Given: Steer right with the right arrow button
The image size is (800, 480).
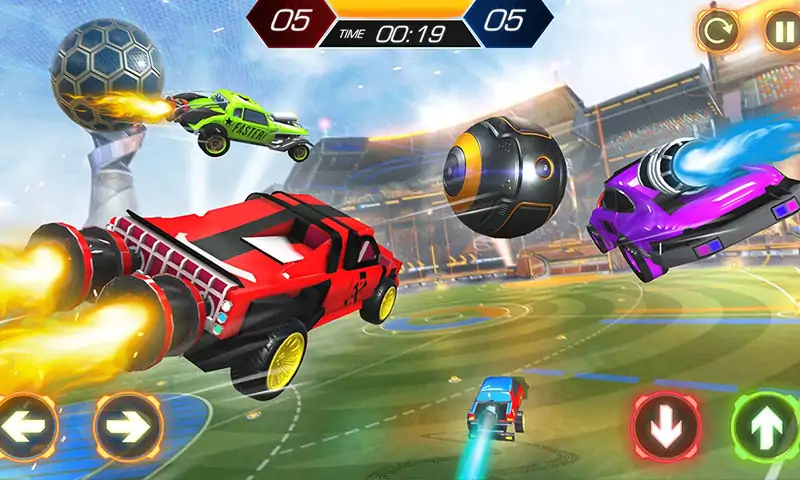Looking at the screenshot, I should 128,426.
